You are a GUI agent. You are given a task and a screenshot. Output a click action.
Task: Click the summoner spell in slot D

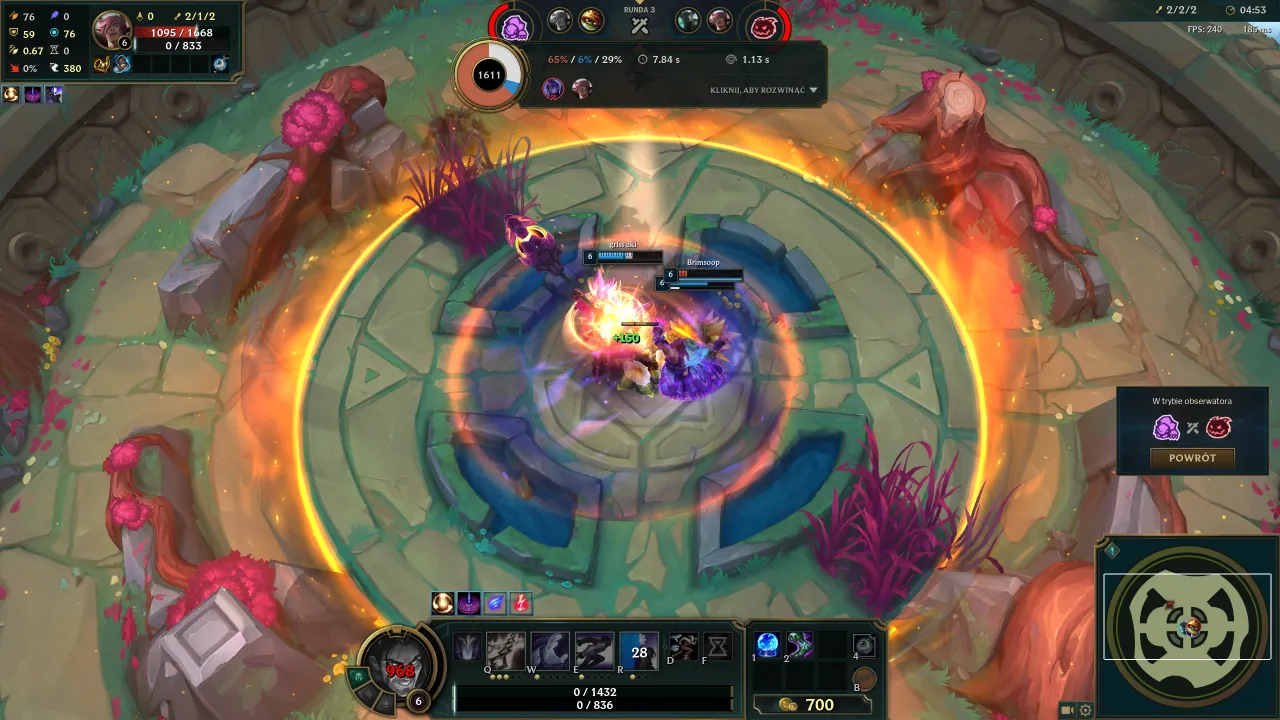coord(685,647)
